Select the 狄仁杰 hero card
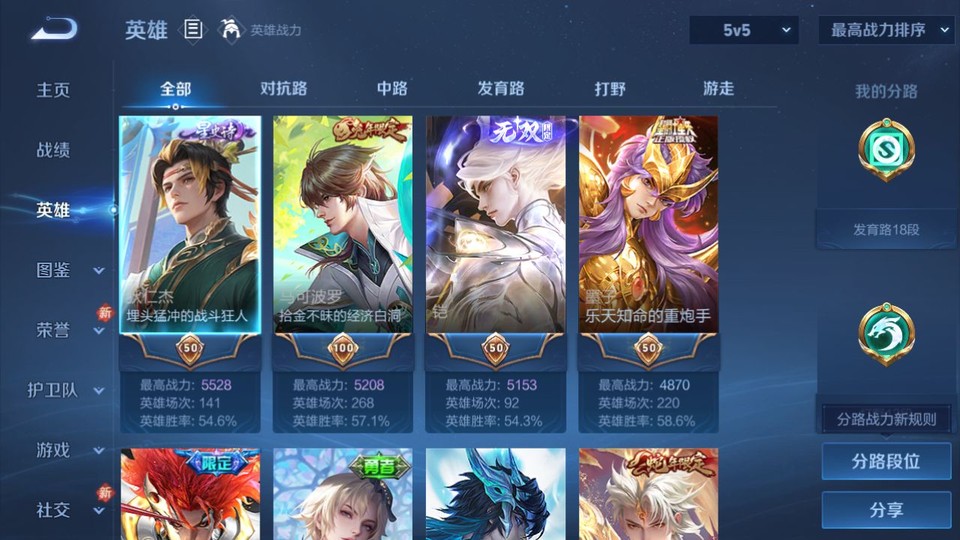This screenshot has width=960, height=540. tap(190, 230)
